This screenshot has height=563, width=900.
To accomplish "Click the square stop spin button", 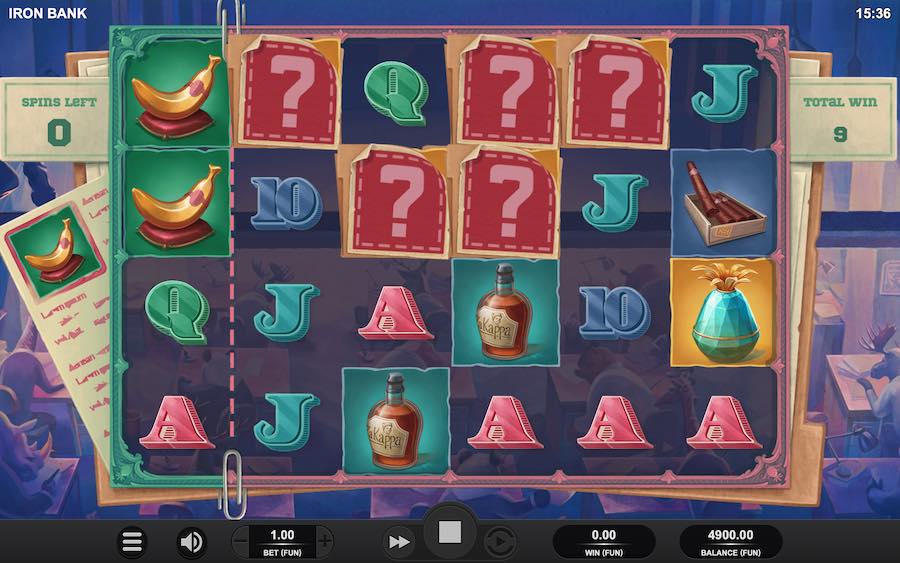I will tap(450, 533).
